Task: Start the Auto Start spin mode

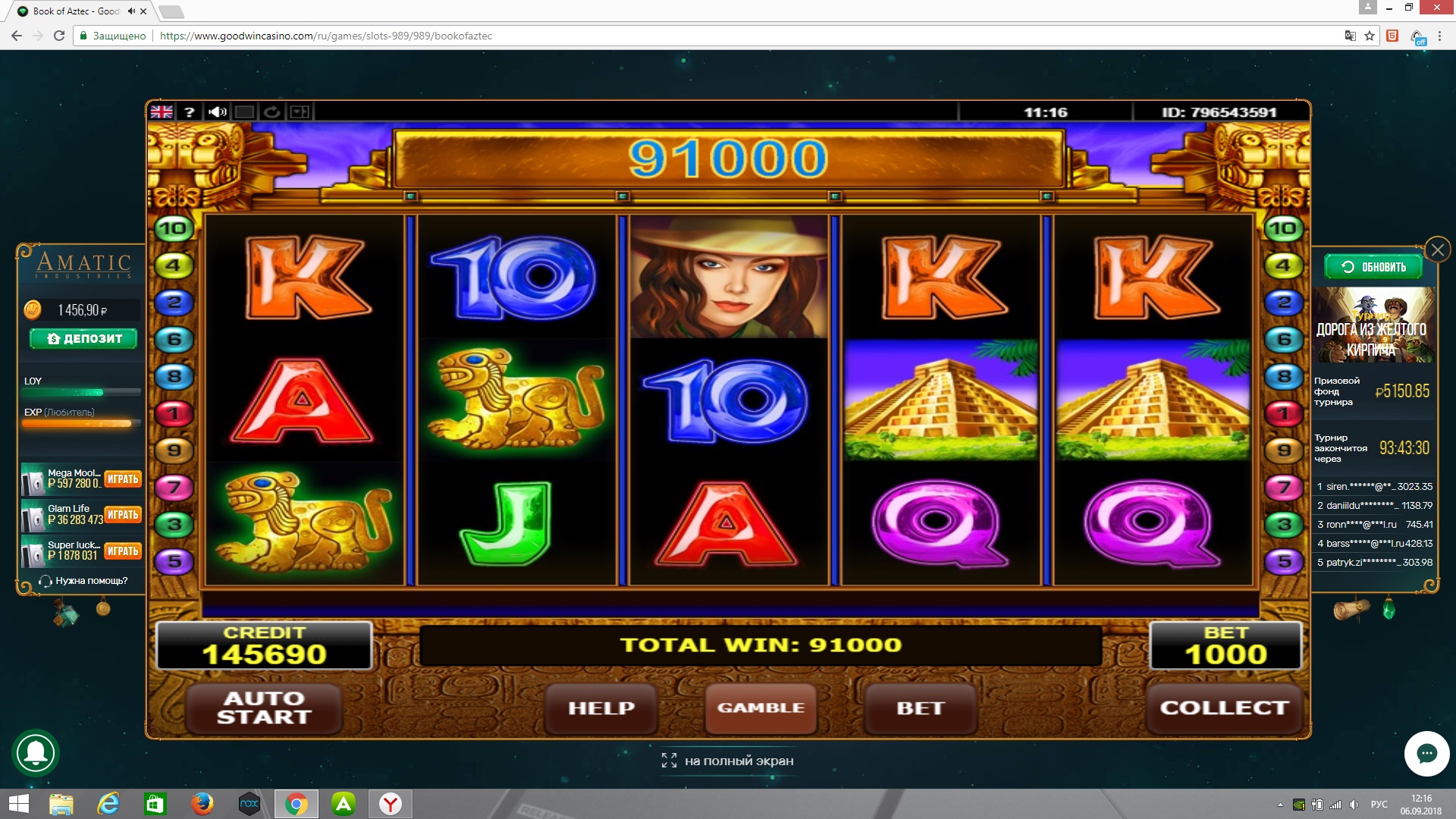Action: (x=264, y=708)
